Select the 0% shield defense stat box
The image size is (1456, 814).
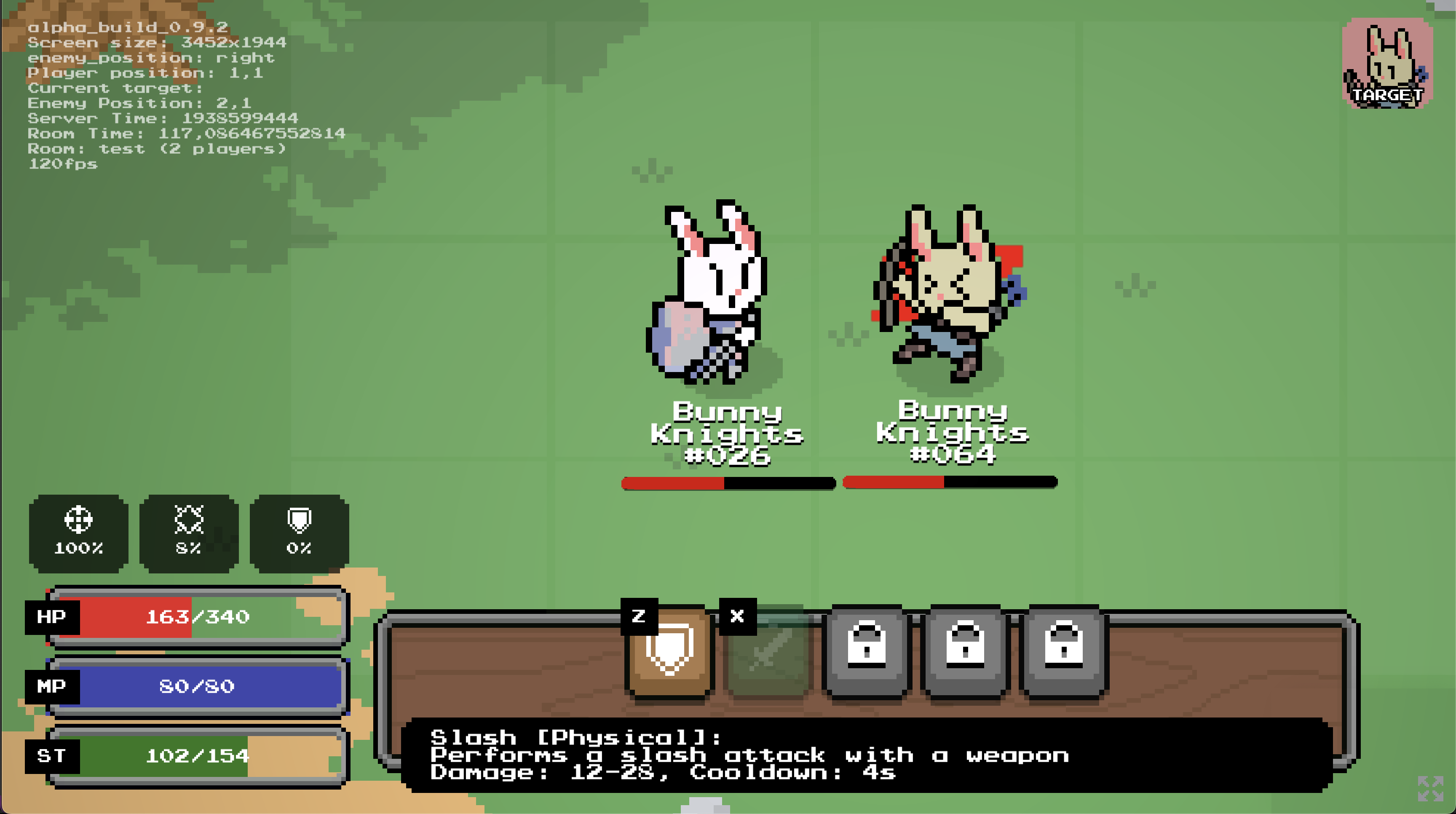pos(299,533)
